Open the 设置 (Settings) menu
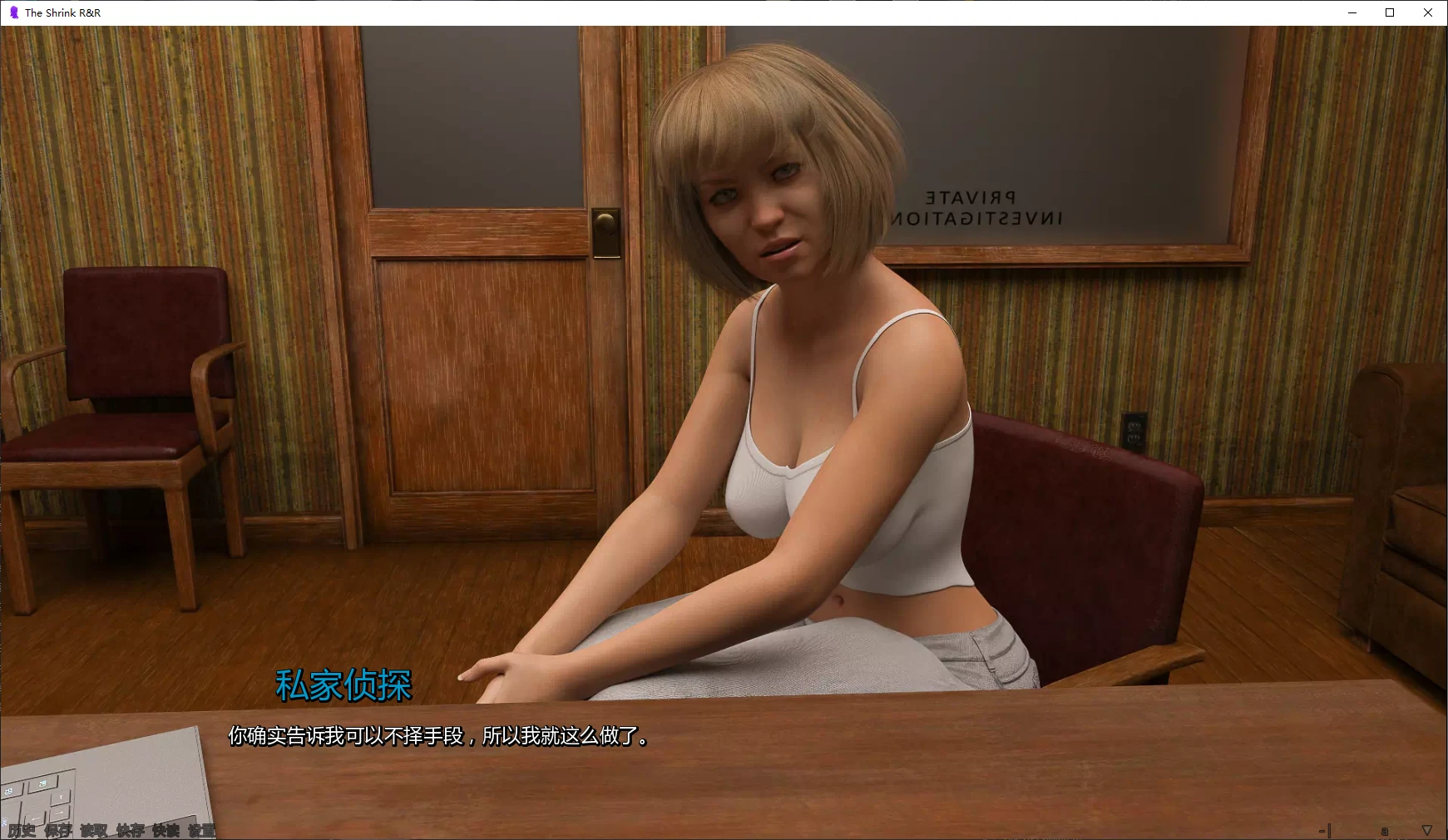1448x840 pixels. (201, 830)
